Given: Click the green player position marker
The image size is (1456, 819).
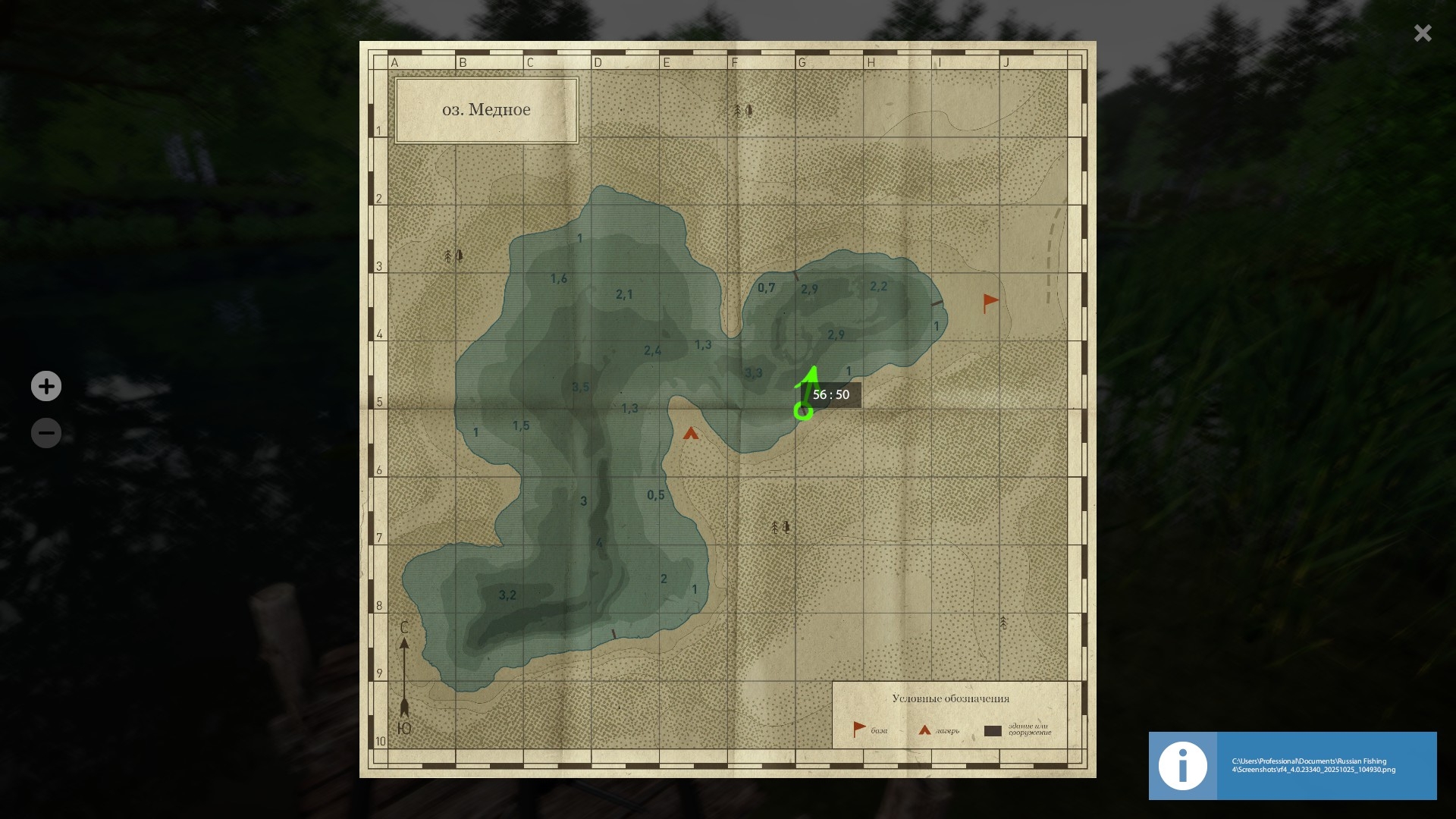Looking at the screenshot, I should 803,411.
